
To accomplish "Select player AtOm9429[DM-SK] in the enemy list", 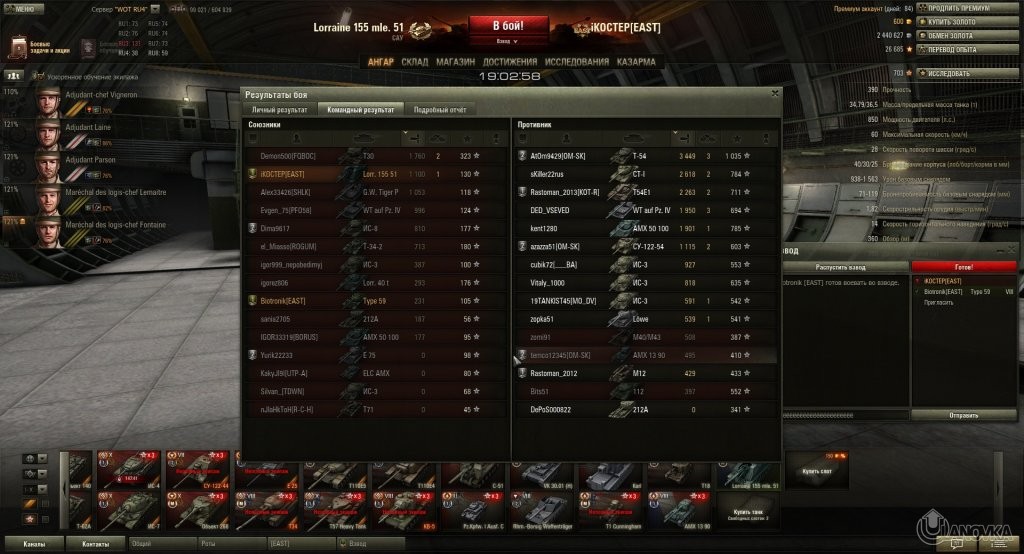I will click(x=560, y=156).
